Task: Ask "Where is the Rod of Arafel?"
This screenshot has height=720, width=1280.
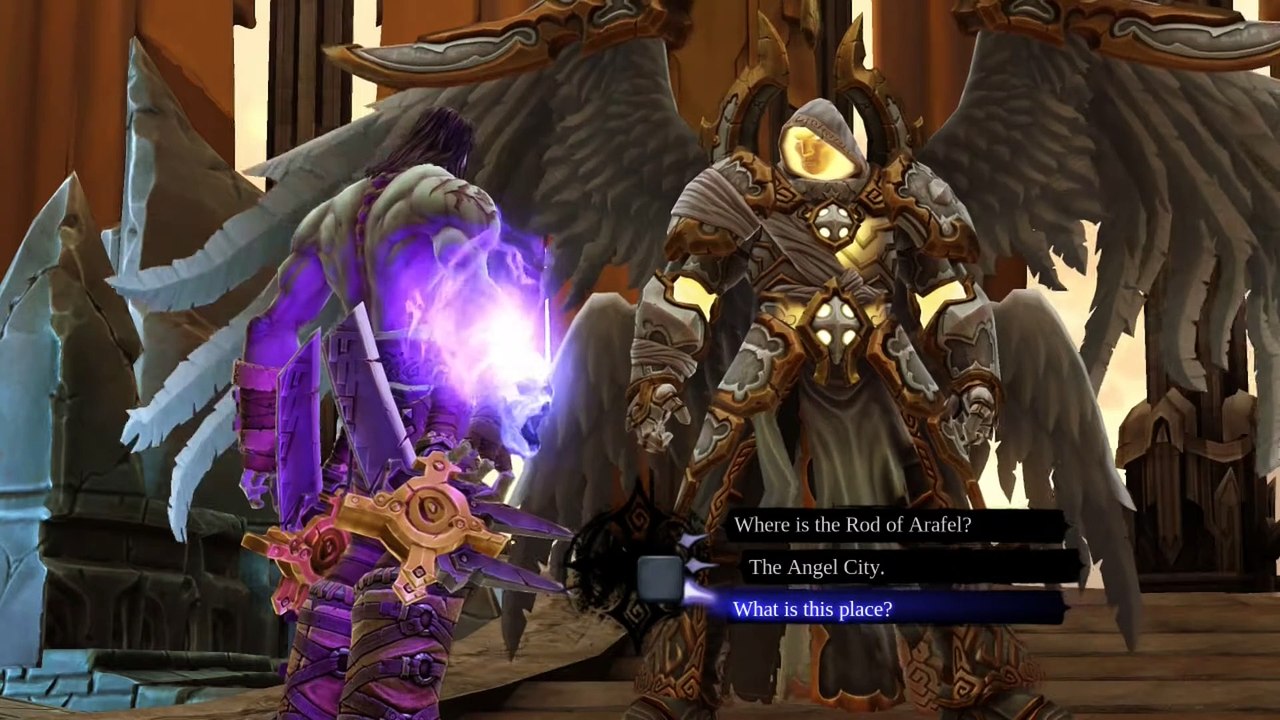Action: (853, 525)
